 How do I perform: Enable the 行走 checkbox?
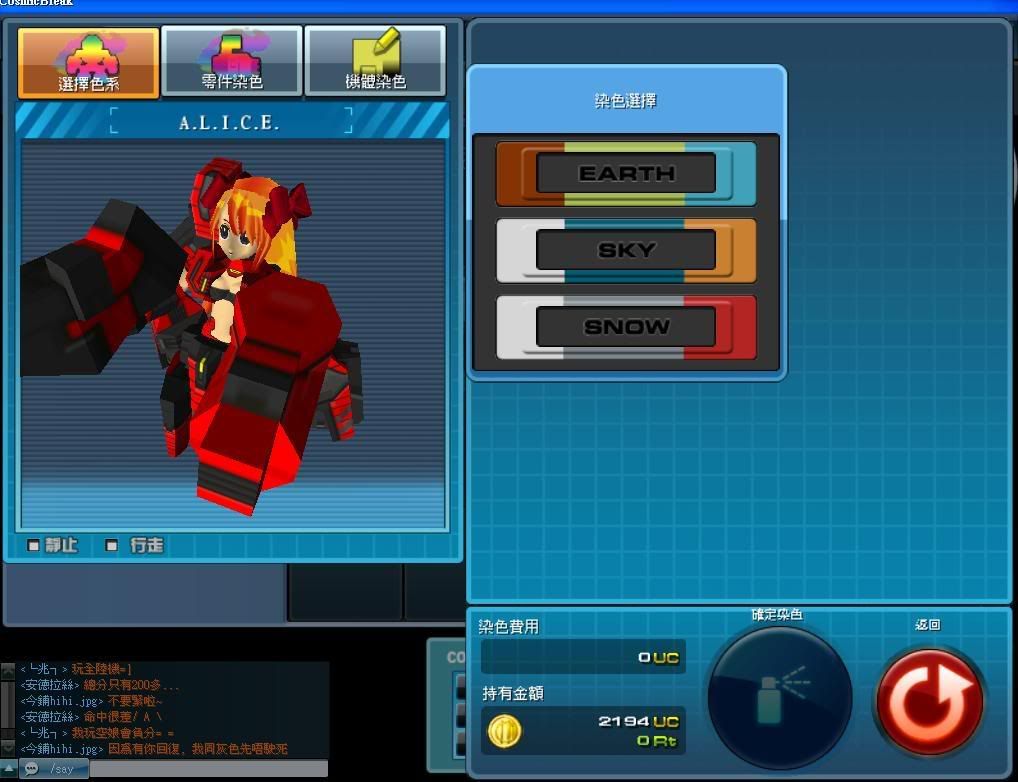pyautogui.click(x=112, y=545)
